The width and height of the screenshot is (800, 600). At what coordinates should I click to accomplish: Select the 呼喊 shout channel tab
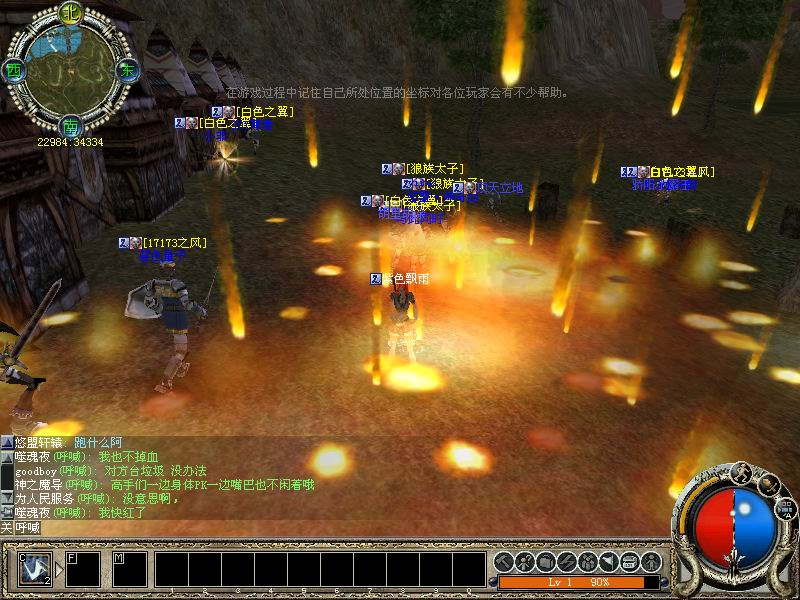click(x=27, y=527)
